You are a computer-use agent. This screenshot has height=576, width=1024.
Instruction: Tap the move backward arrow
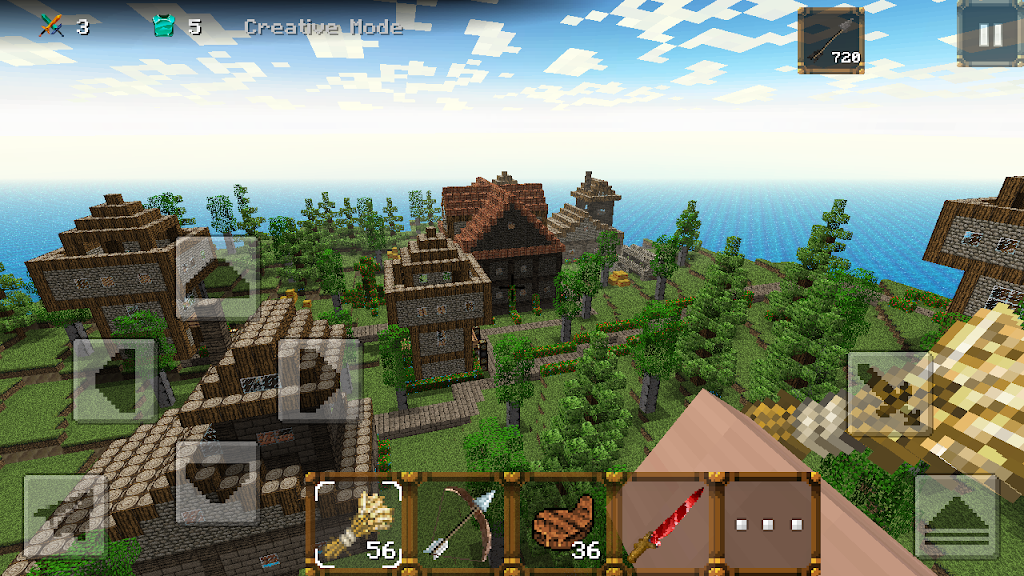click(x=217, y=482)
